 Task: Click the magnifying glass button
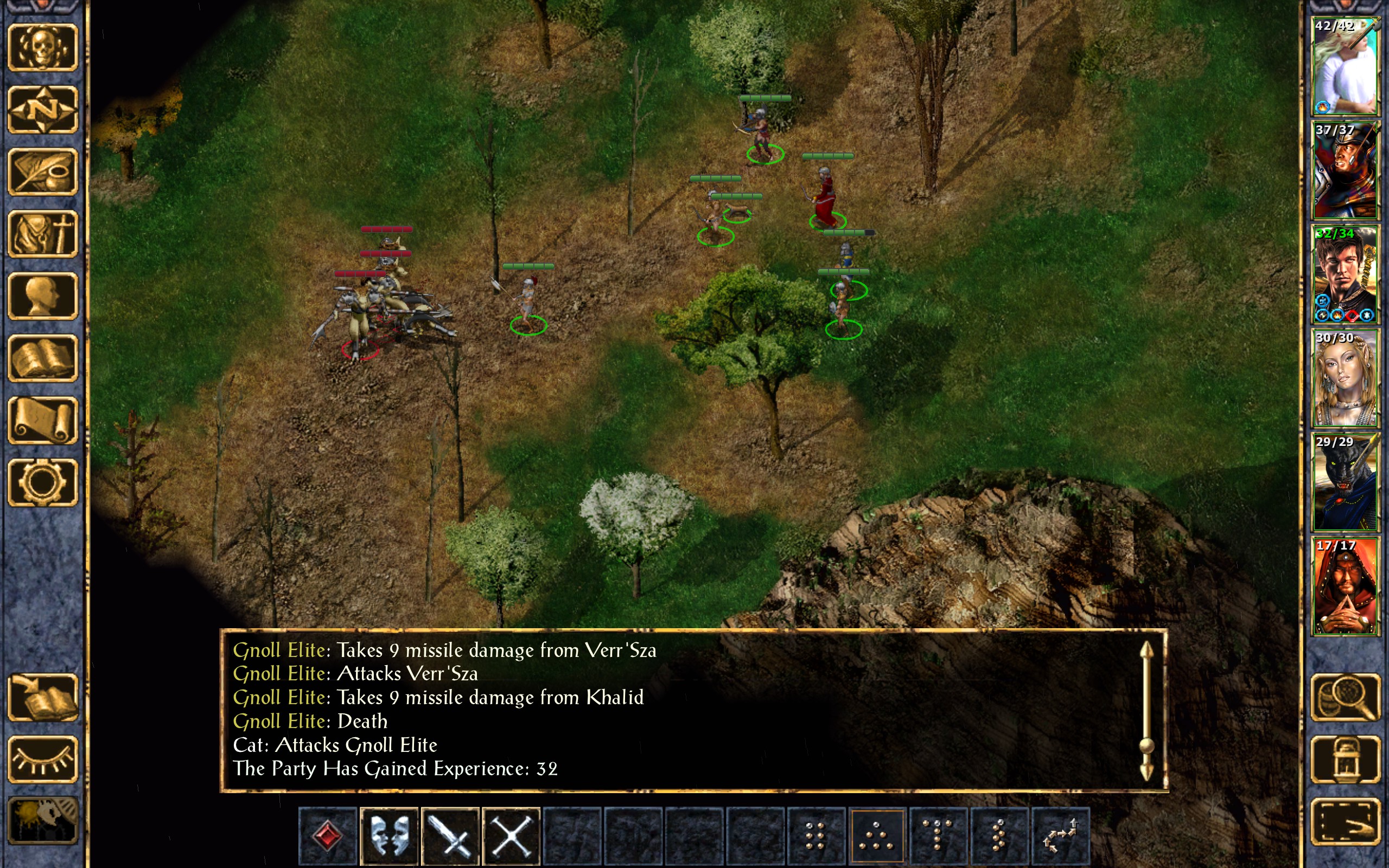pos(1345,697)
